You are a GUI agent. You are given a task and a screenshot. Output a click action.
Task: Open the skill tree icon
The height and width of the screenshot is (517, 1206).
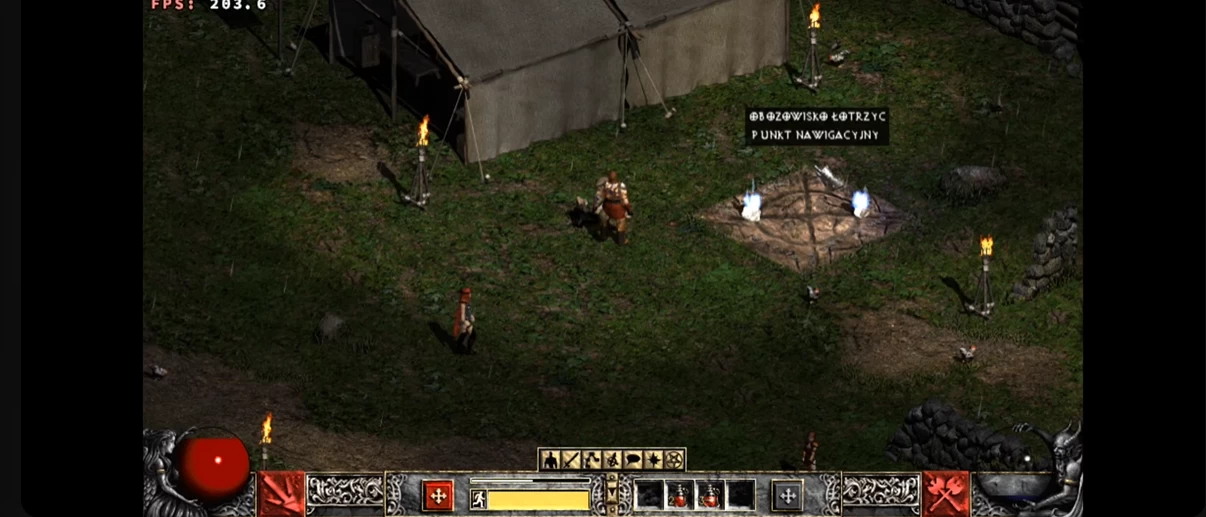[x=592, y=460]
